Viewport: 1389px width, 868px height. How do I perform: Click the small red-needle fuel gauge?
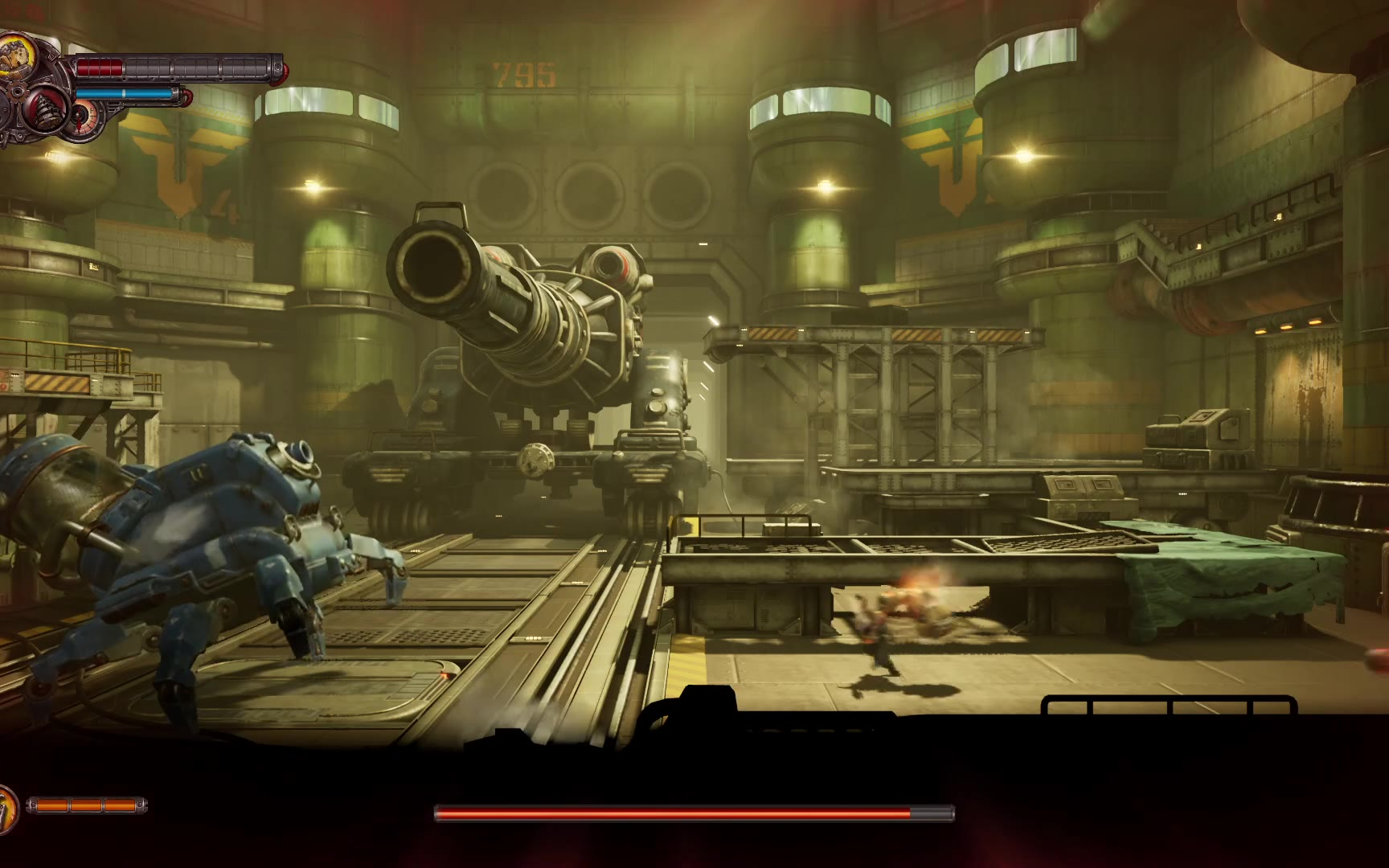pos(83,120)
